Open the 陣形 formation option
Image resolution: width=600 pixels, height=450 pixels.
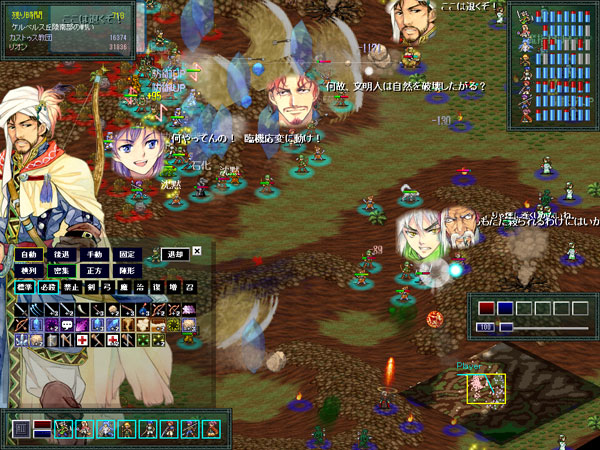(x=127, y=270)
